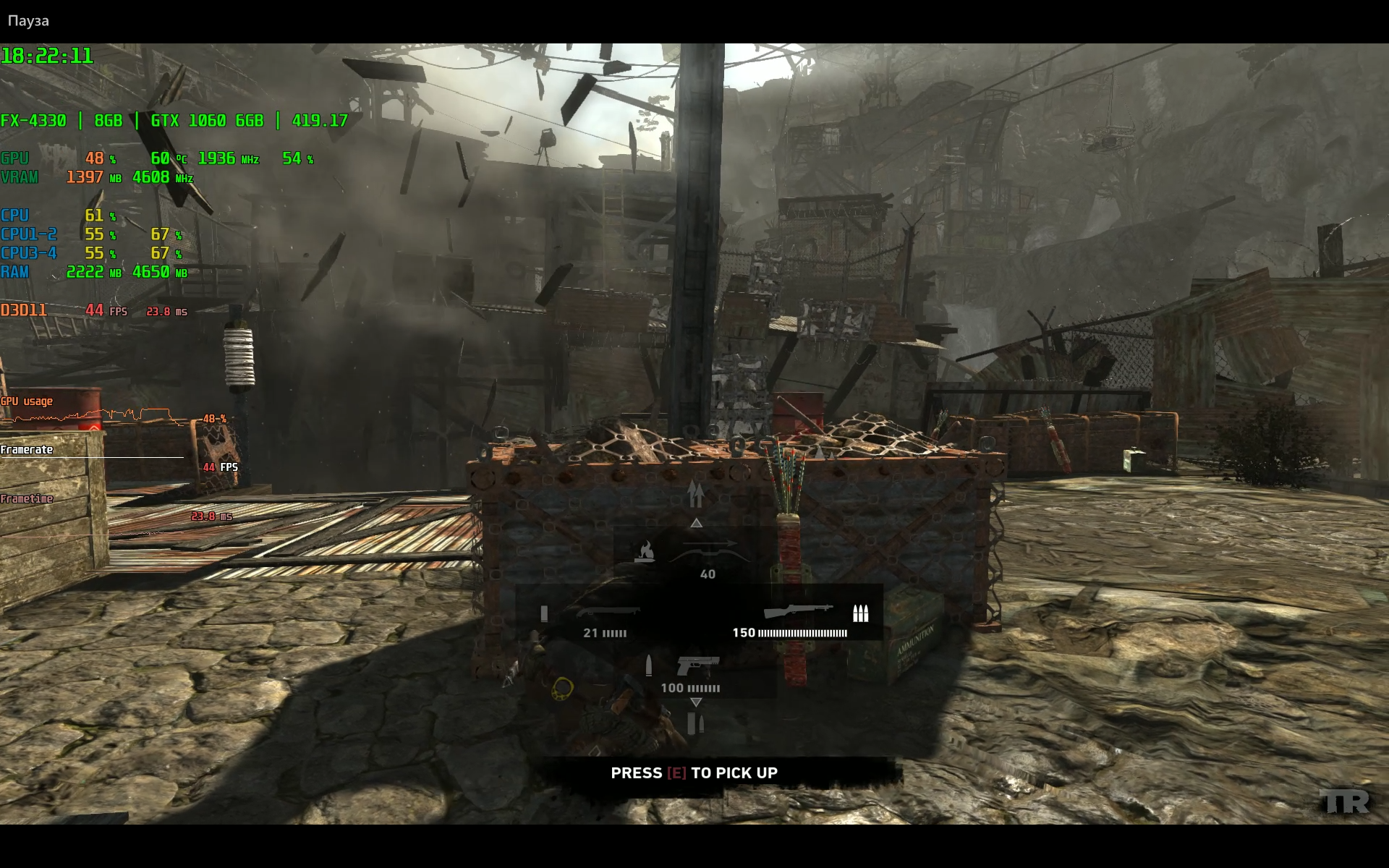Select the double-arrow icon above the bow
This screenshot has width=1389, height=868.
696,495
